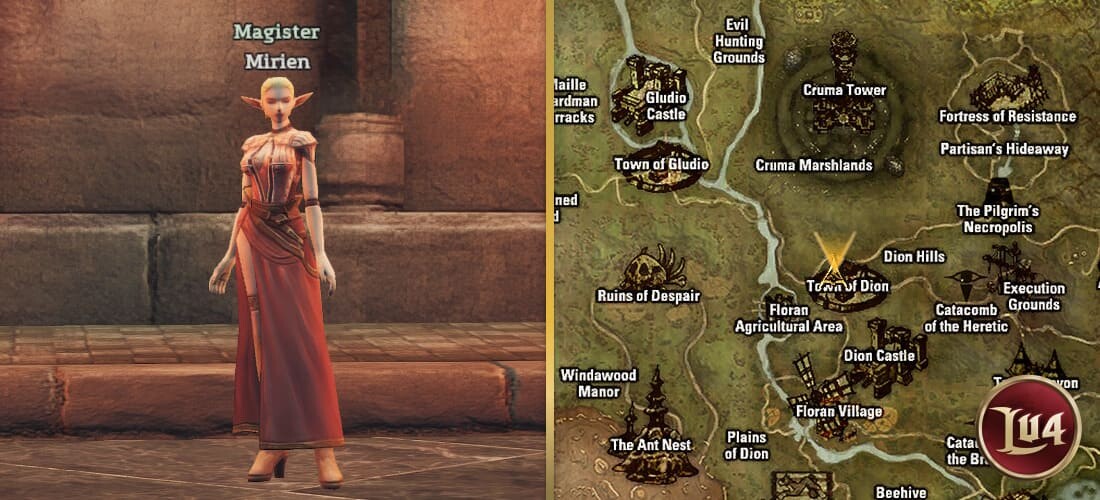Select the Dion Hills map label

coord(914,257)
